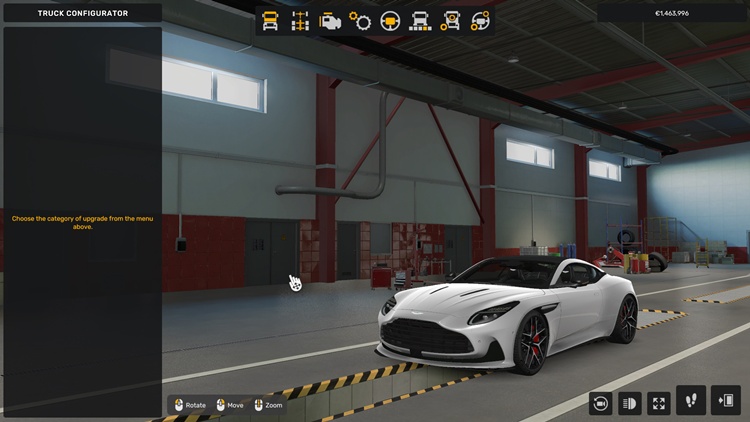Choose the transmission gears category

(x=360, y=21)
